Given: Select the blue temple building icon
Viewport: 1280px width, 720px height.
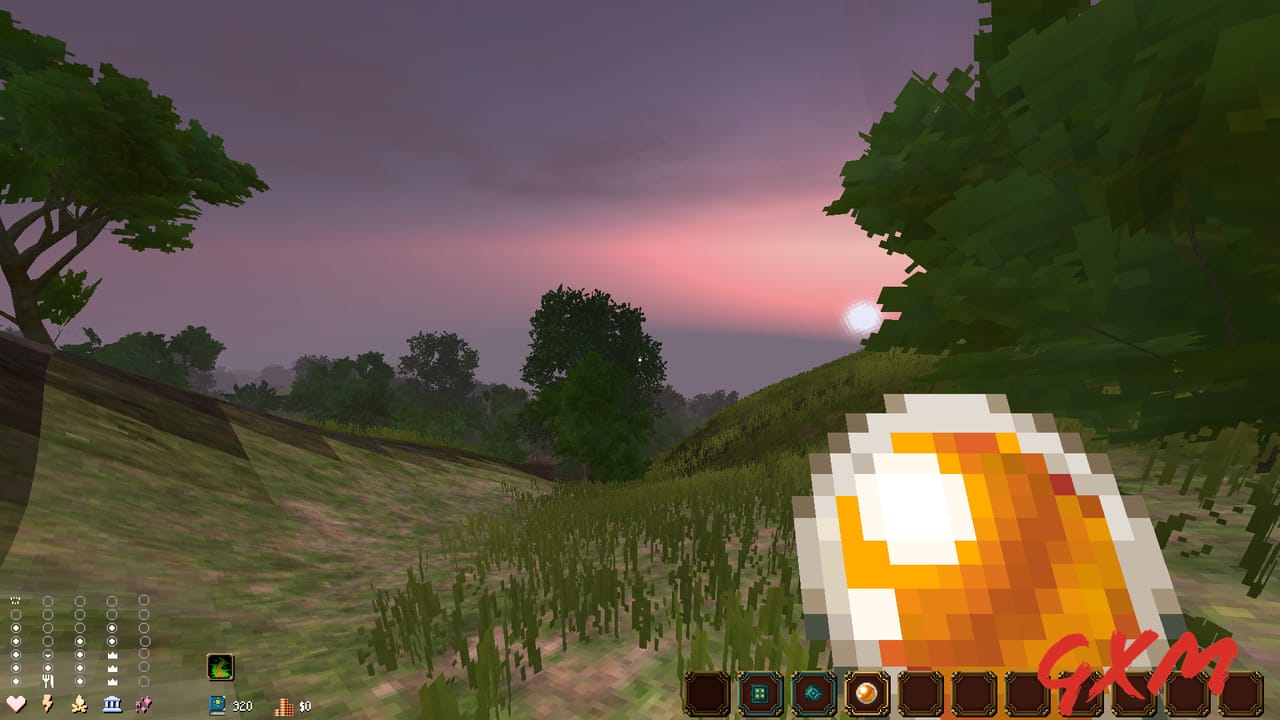Looking at the screenshot, I should (x=112, y=702).
